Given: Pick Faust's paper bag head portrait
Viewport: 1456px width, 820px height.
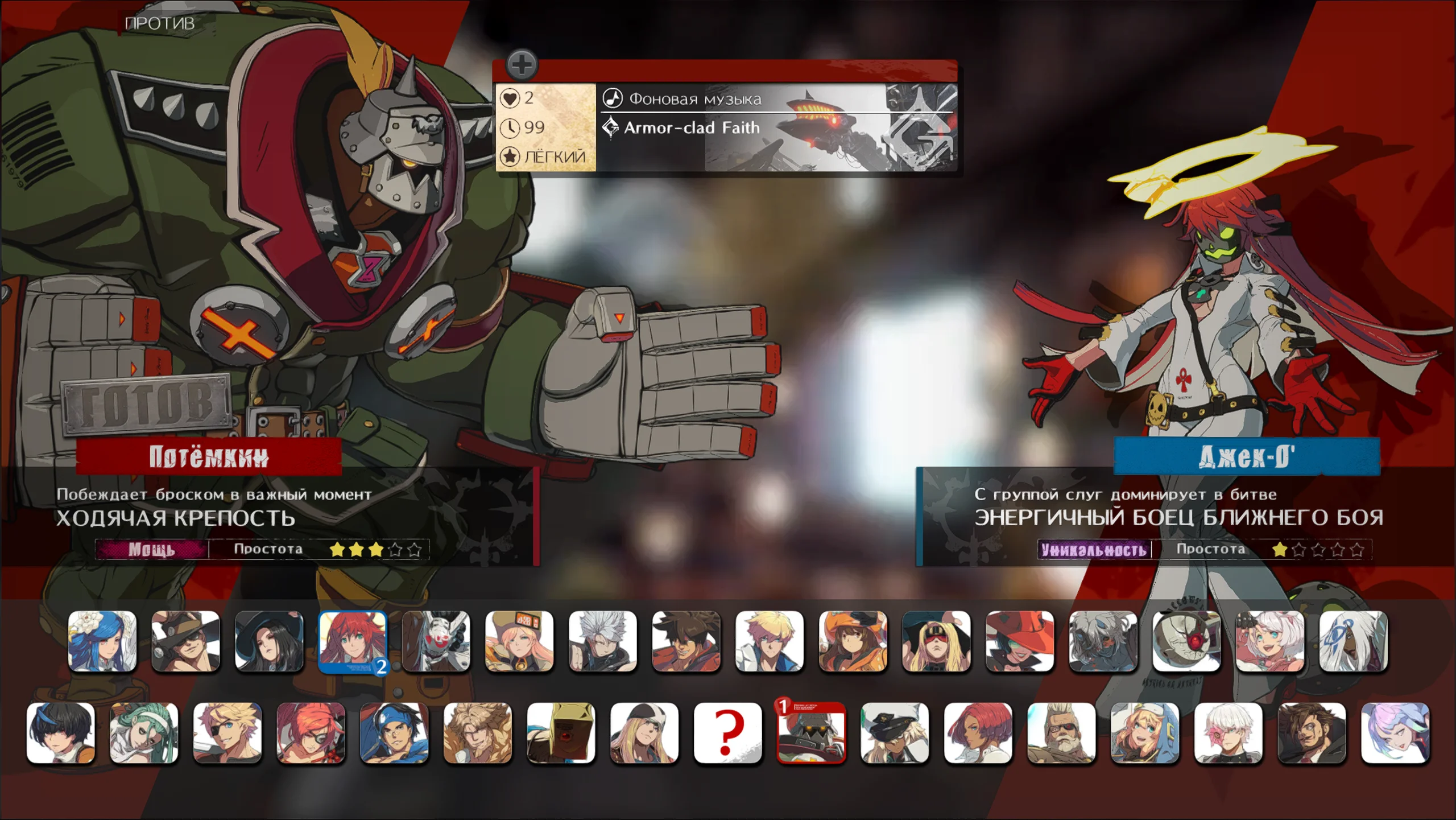Looking at the screenshot, I should click(561, 732).
